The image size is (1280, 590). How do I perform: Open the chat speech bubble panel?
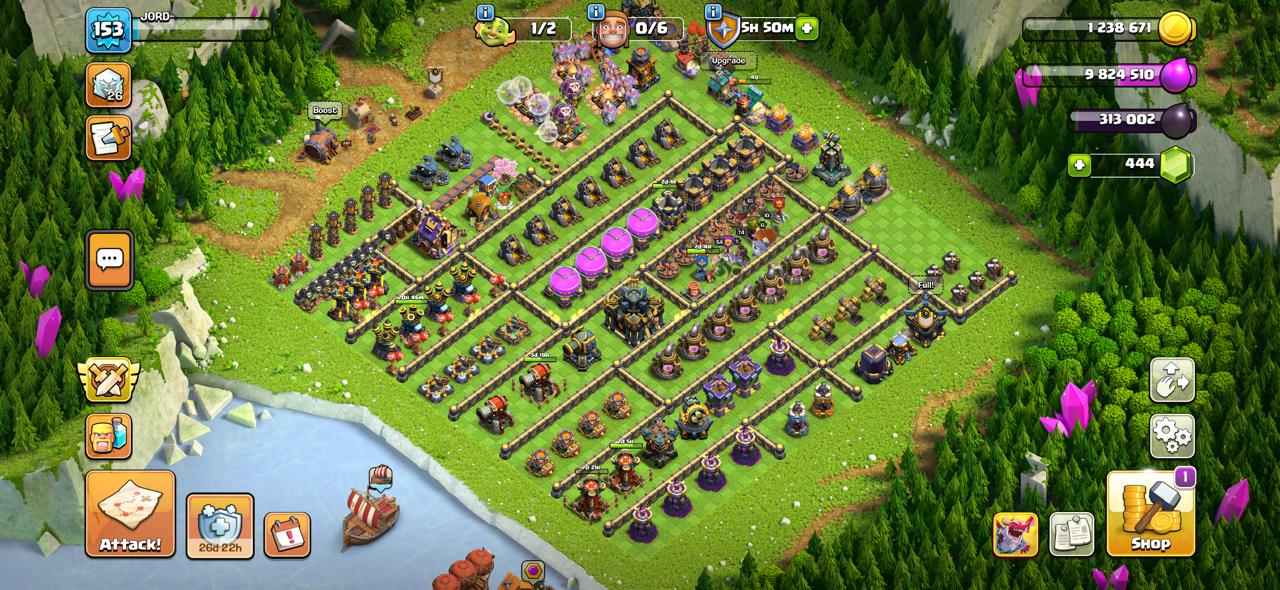coord(109,261)
